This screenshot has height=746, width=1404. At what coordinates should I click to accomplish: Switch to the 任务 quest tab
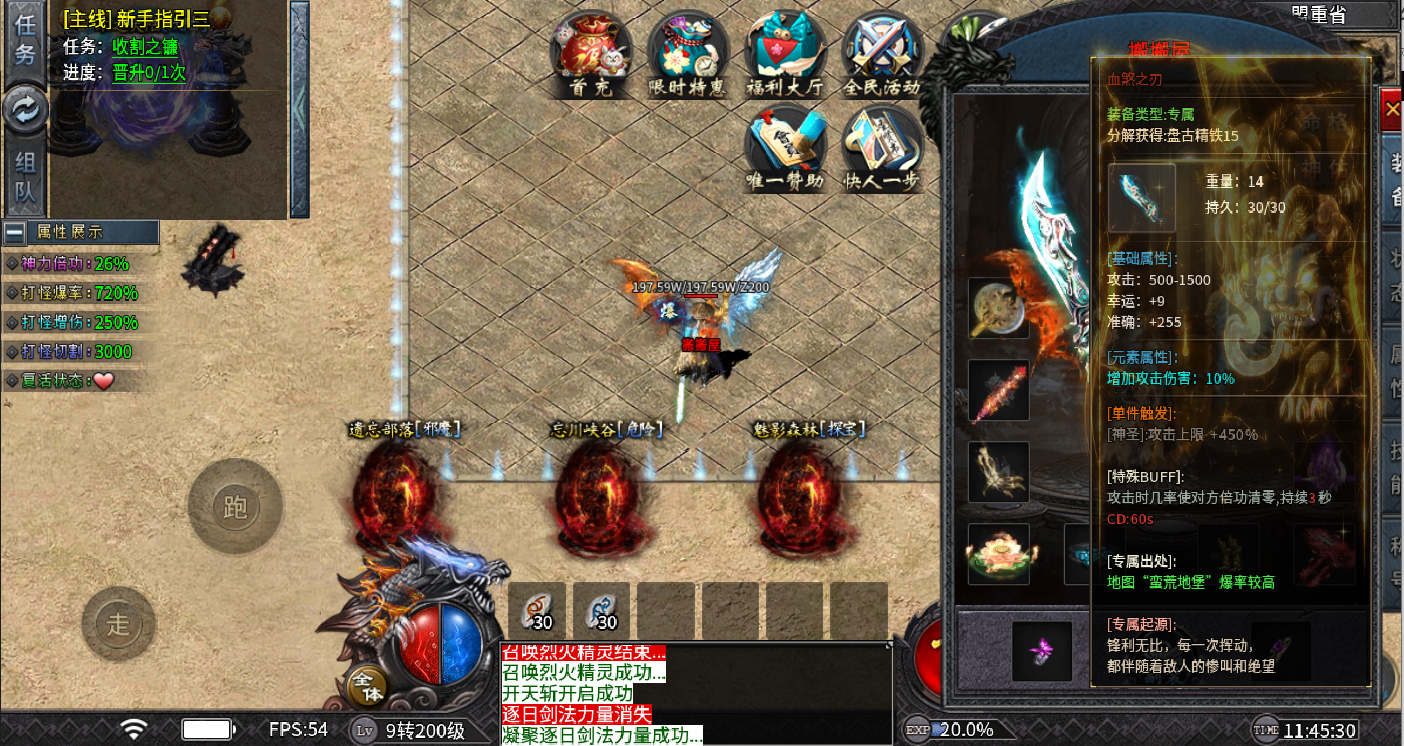25,42
